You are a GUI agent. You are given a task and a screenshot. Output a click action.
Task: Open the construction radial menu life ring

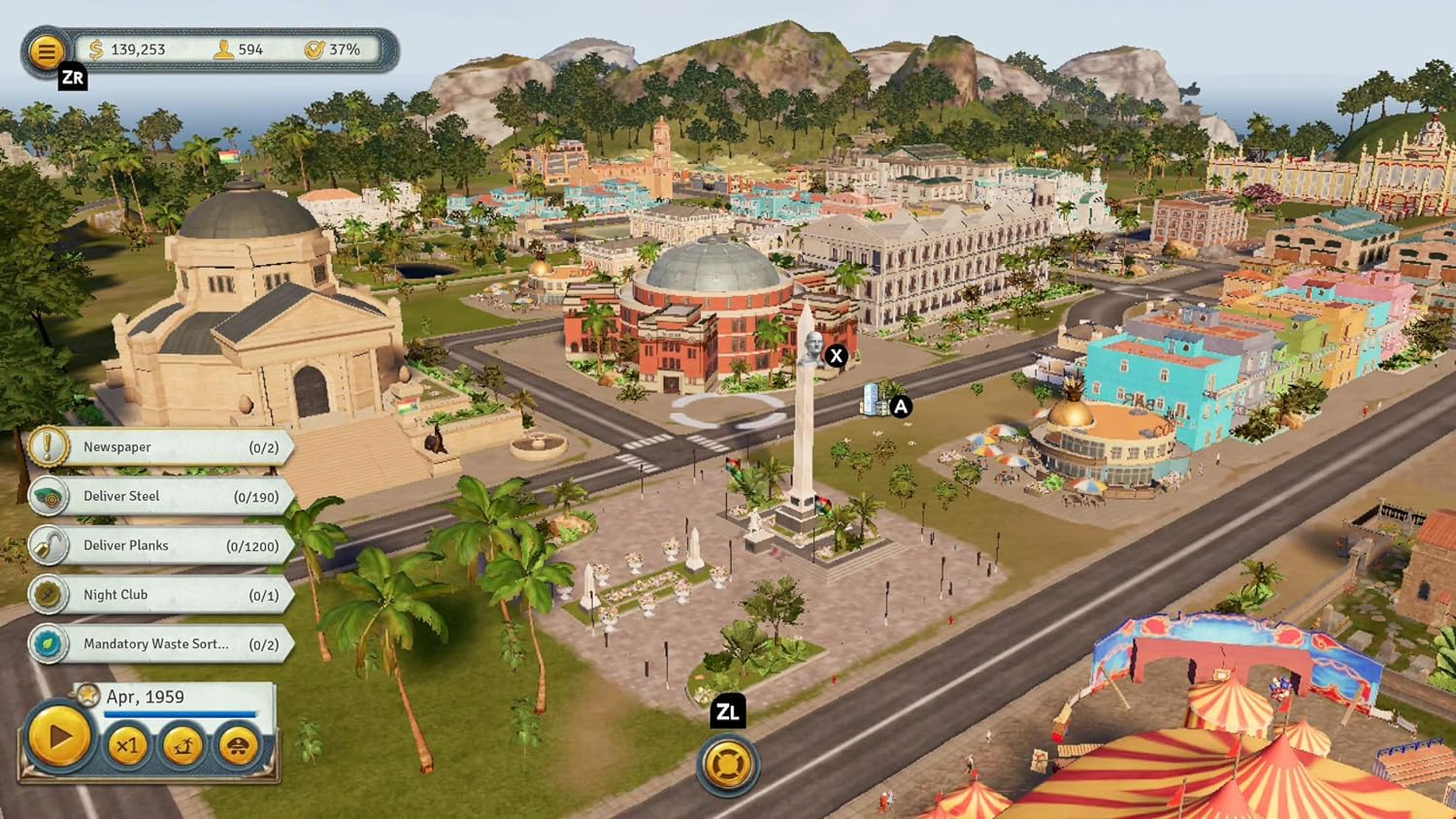click(729, 765)
